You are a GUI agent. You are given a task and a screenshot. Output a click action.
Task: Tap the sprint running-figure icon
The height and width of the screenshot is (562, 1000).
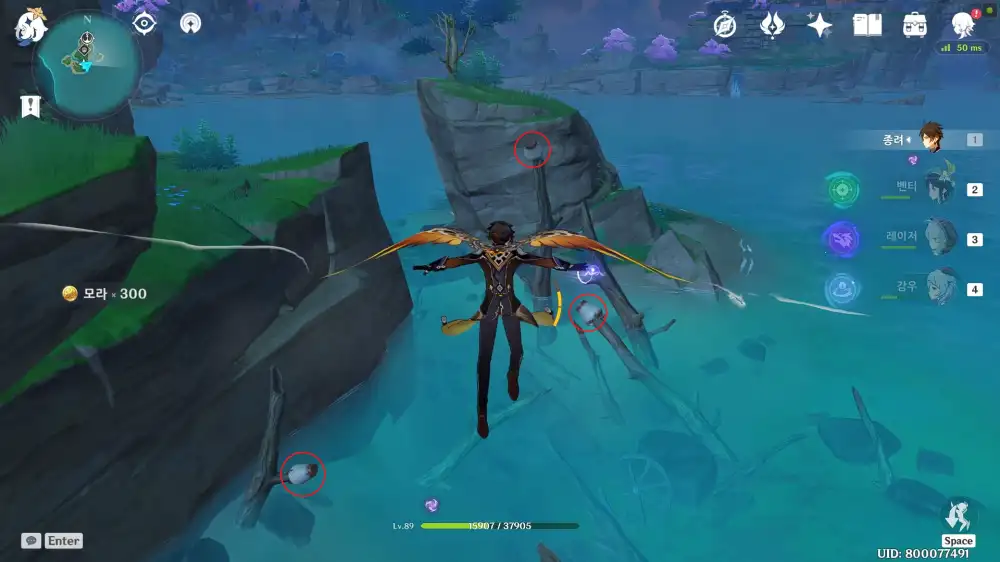click(x=957, y=516)
